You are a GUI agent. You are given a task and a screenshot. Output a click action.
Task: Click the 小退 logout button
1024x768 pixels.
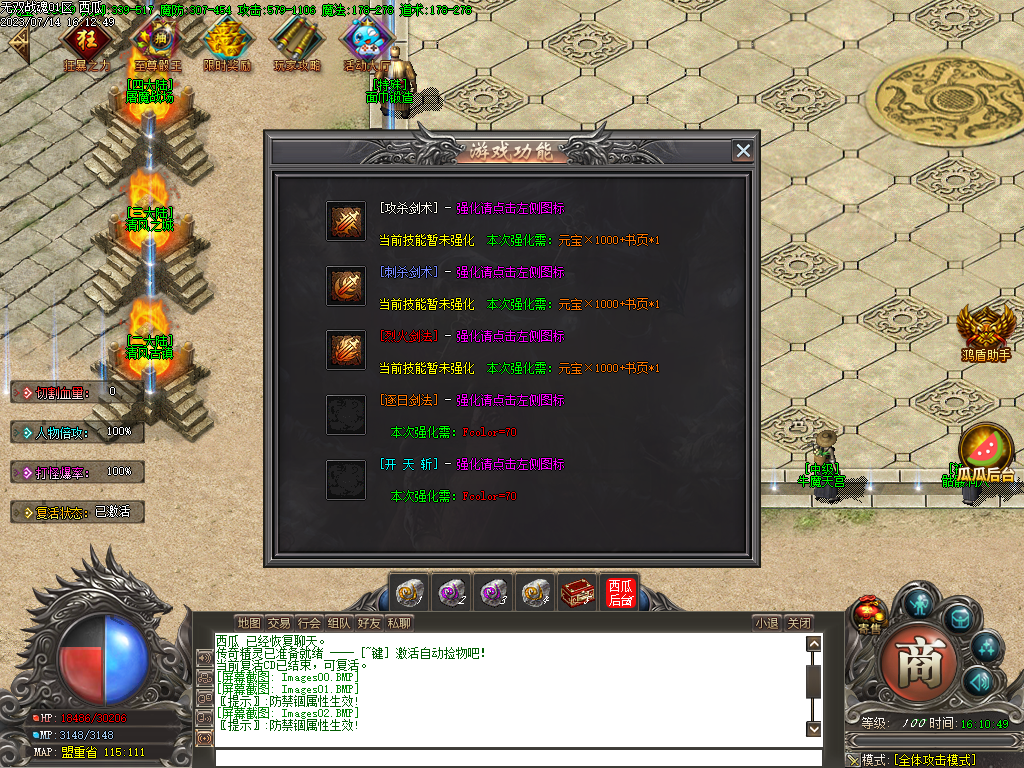point(767,623)
